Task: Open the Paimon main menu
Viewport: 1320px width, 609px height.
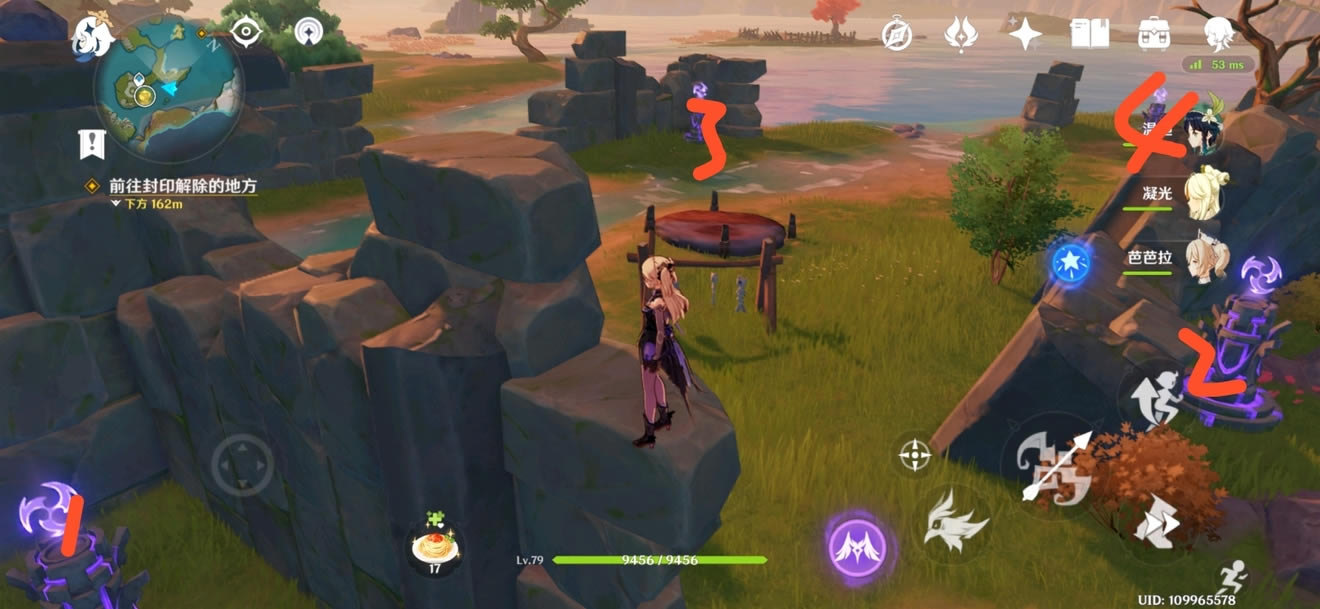Action: (x=91, y=37)
